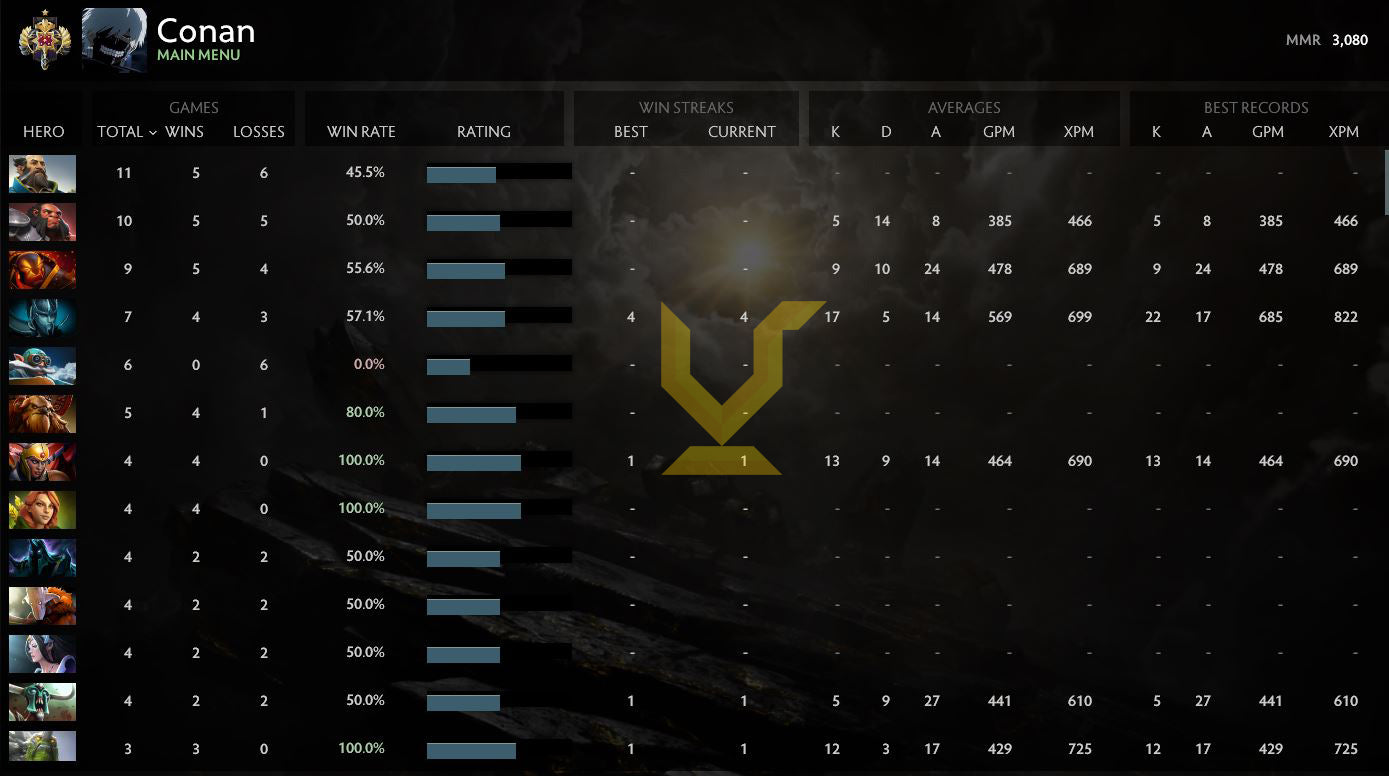Sort by the WIN RATE header

[x=360, y=131]
